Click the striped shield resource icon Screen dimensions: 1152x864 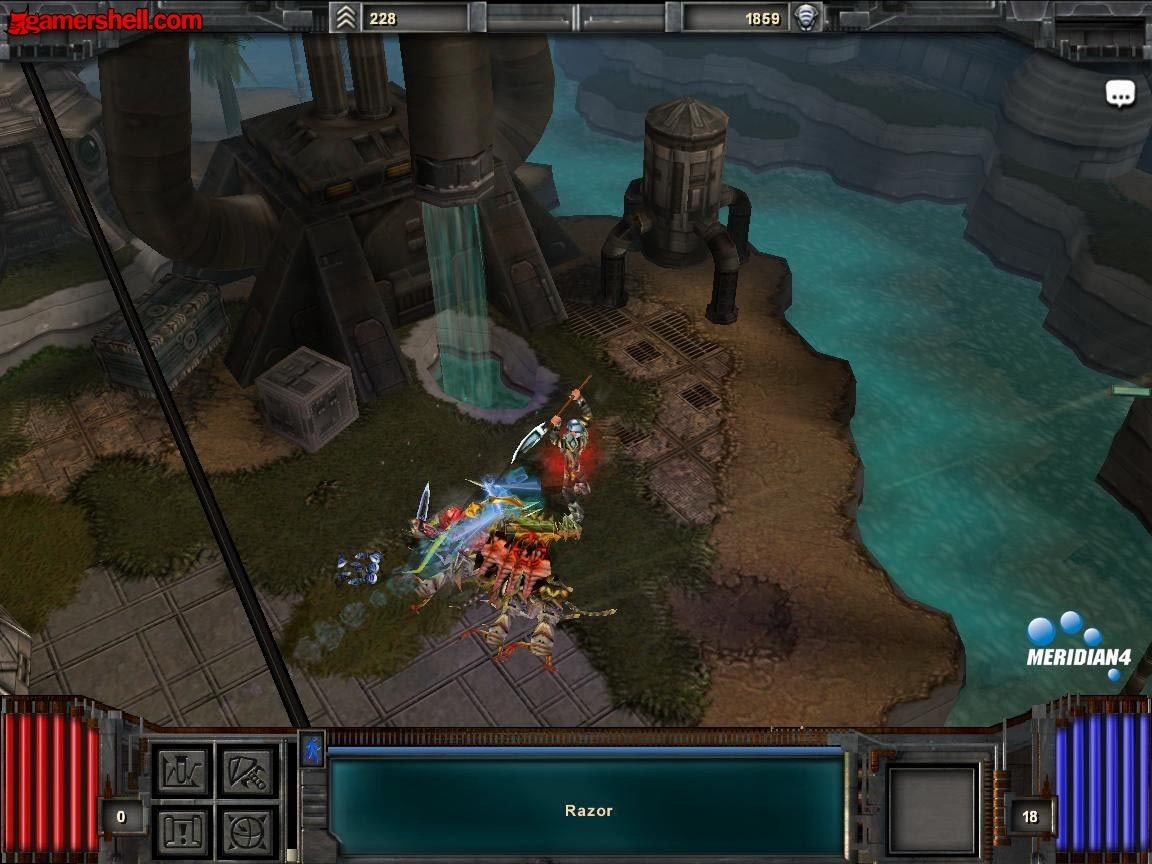tap(806, 17)
